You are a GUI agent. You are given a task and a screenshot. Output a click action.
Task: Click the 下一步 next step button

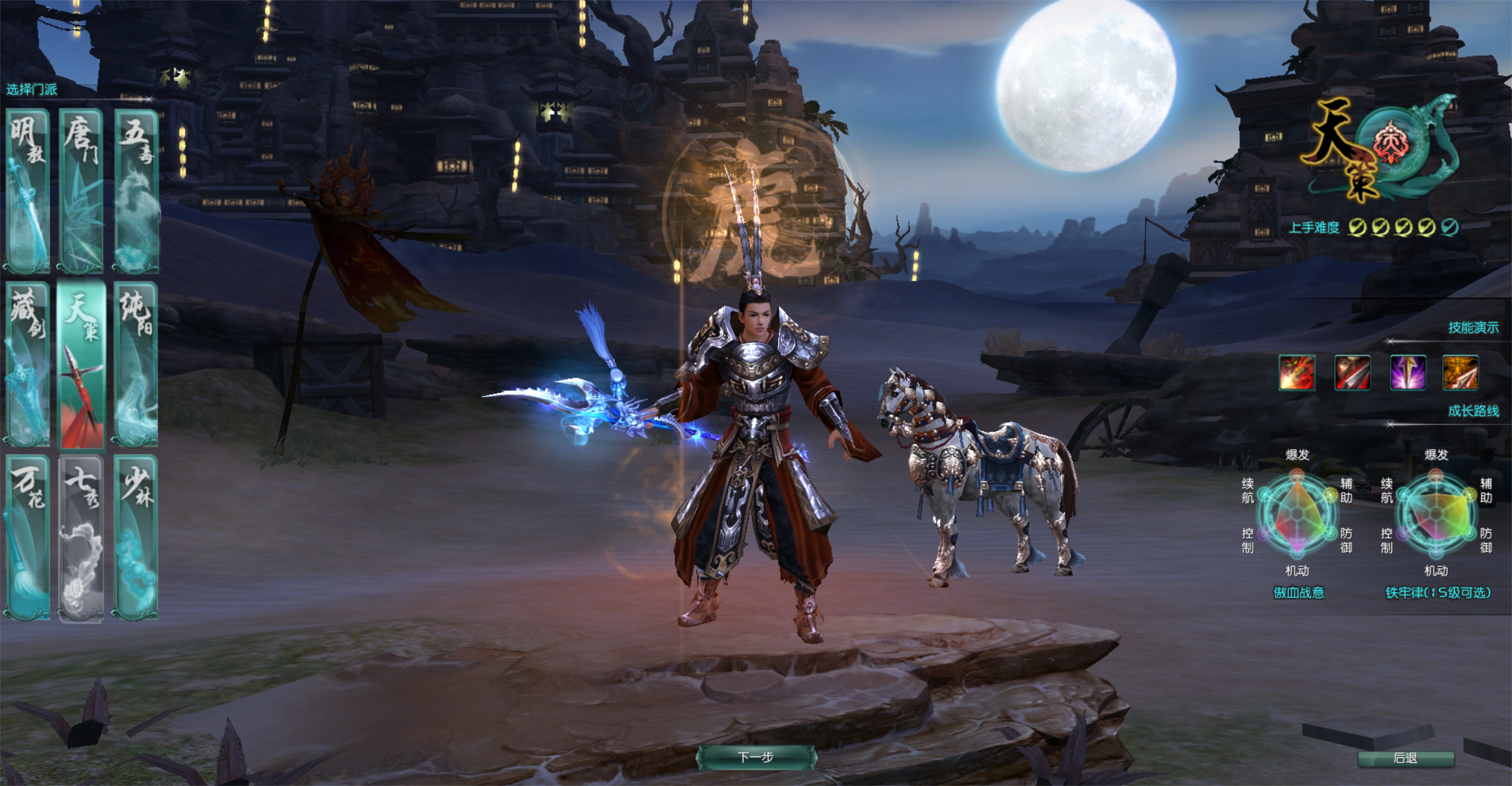pos(756,757)
